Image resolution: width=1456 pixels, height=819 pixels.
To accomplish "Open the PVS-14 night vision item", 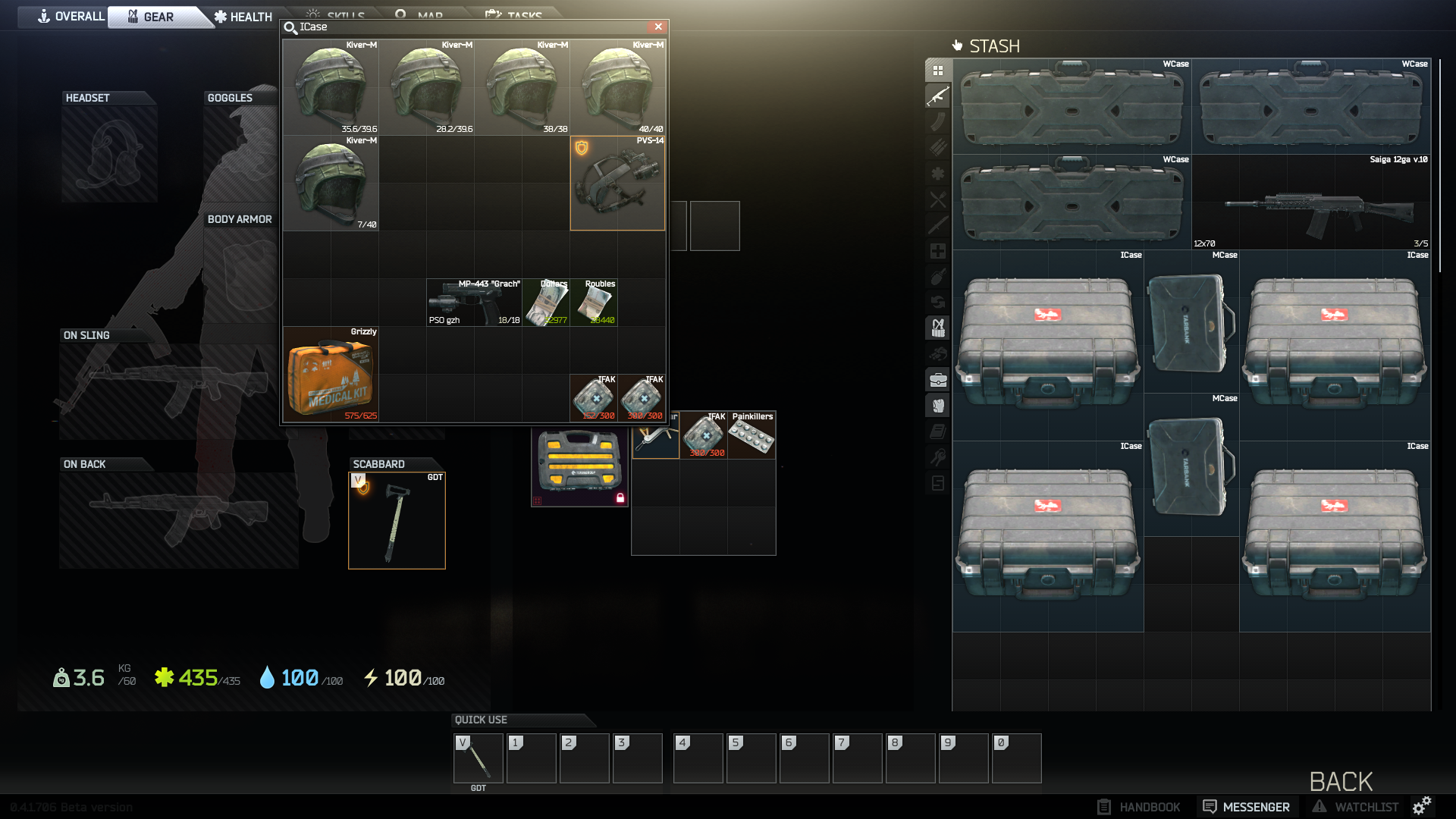I will 617,184.
